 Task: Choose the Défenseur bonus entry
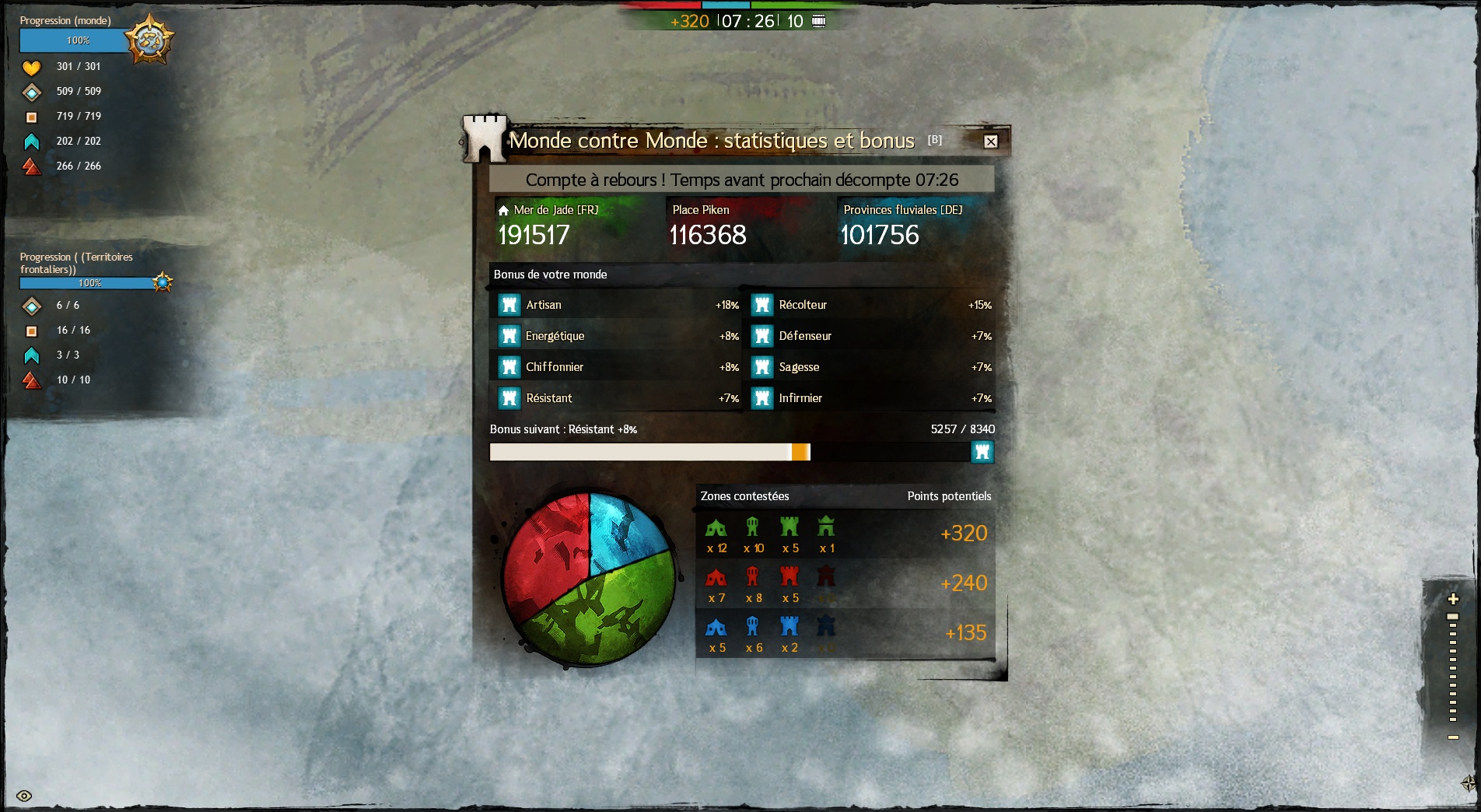(871, 336)
